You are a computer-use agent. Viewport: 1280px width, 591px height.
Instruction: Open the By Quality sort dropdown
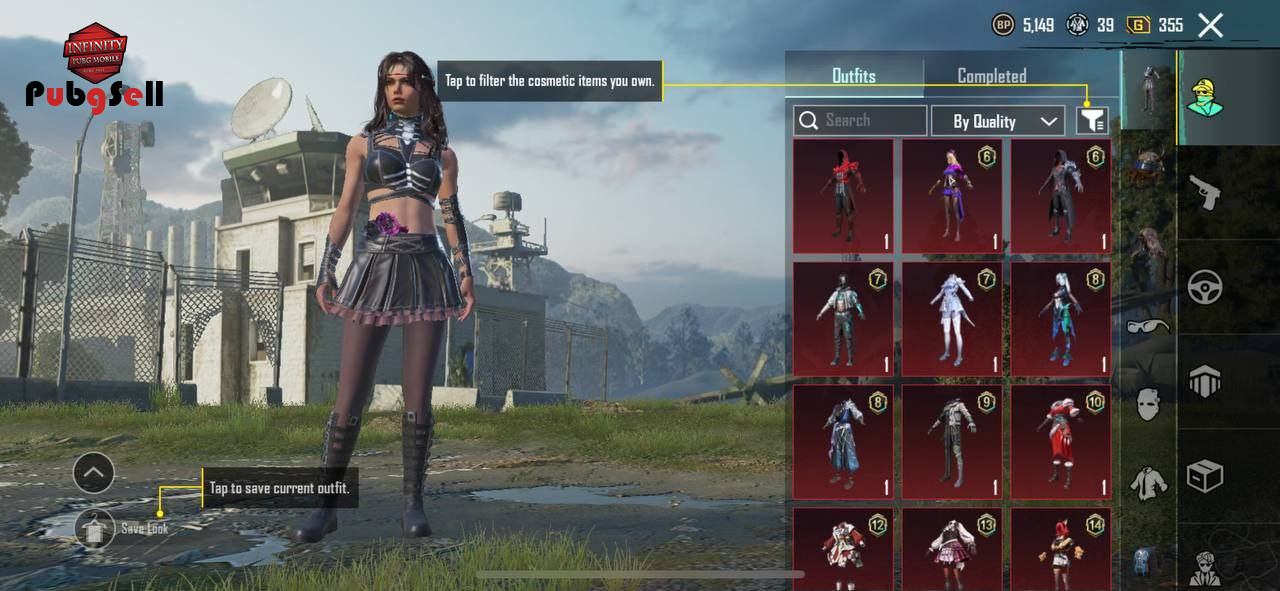[997, 121]
